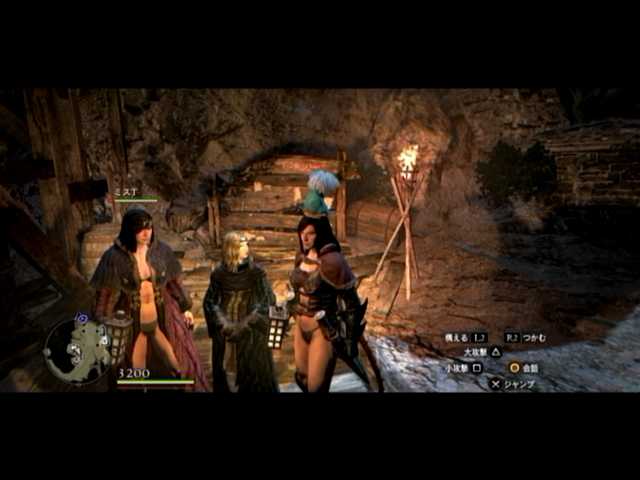Open the circular minimap
The image size is (640, 480).
78,350
